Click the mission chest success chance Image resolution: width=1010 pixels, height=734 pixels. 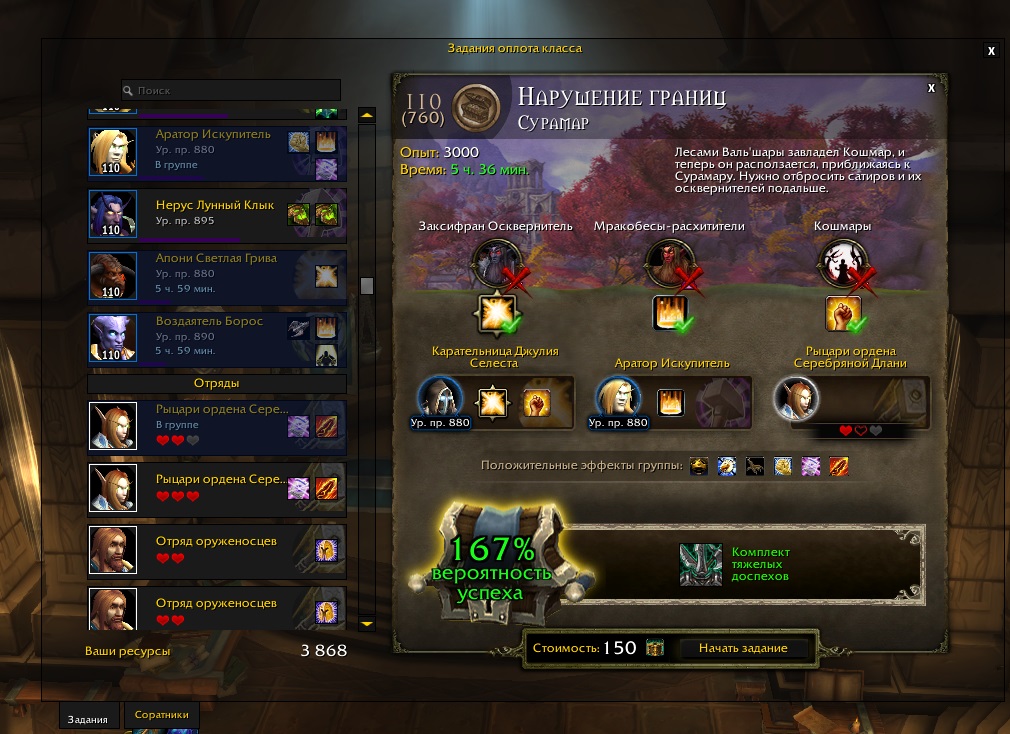click(490, 567)
